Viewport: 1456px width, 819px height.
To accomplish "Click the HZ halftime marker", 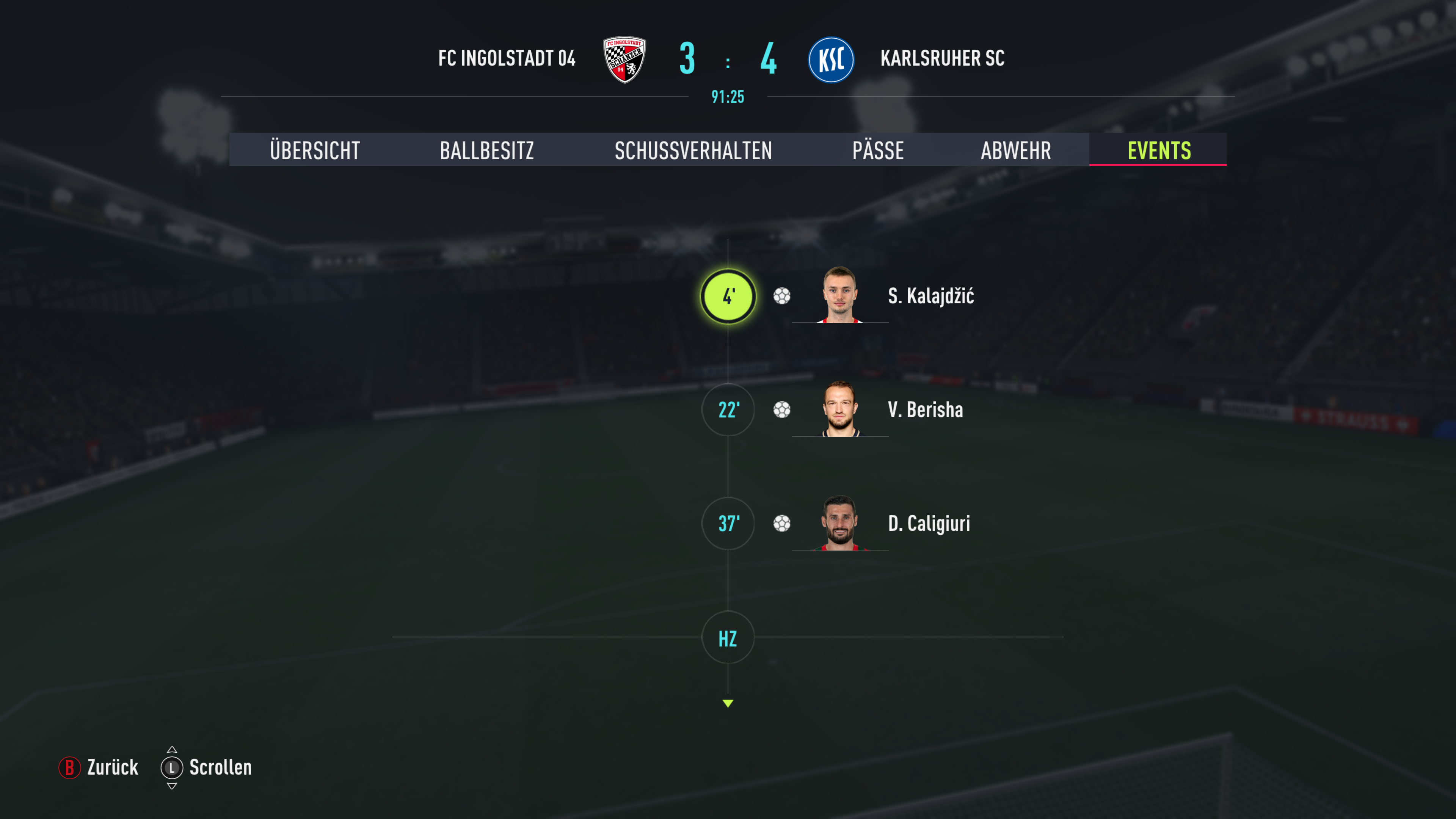I will (728, 638).
